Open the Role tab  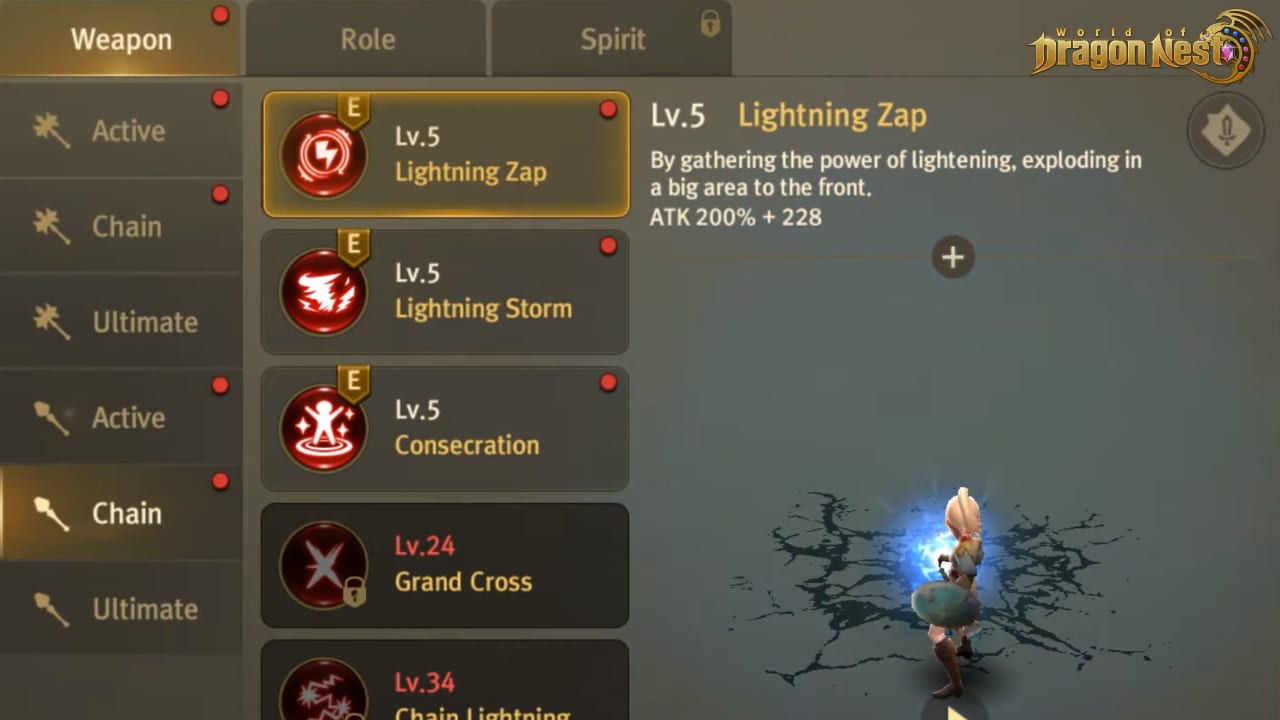click(x=367, y=40)
